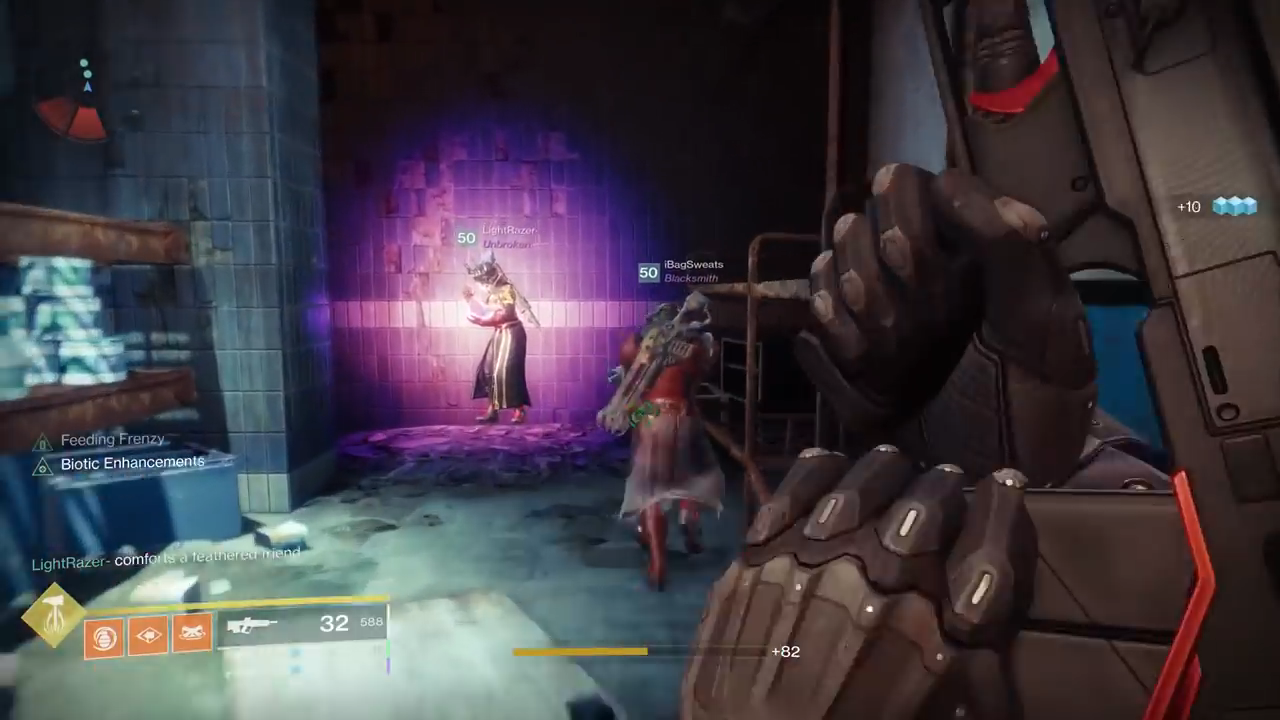Trigger the melee ability icon

click(x=192, y=635)
